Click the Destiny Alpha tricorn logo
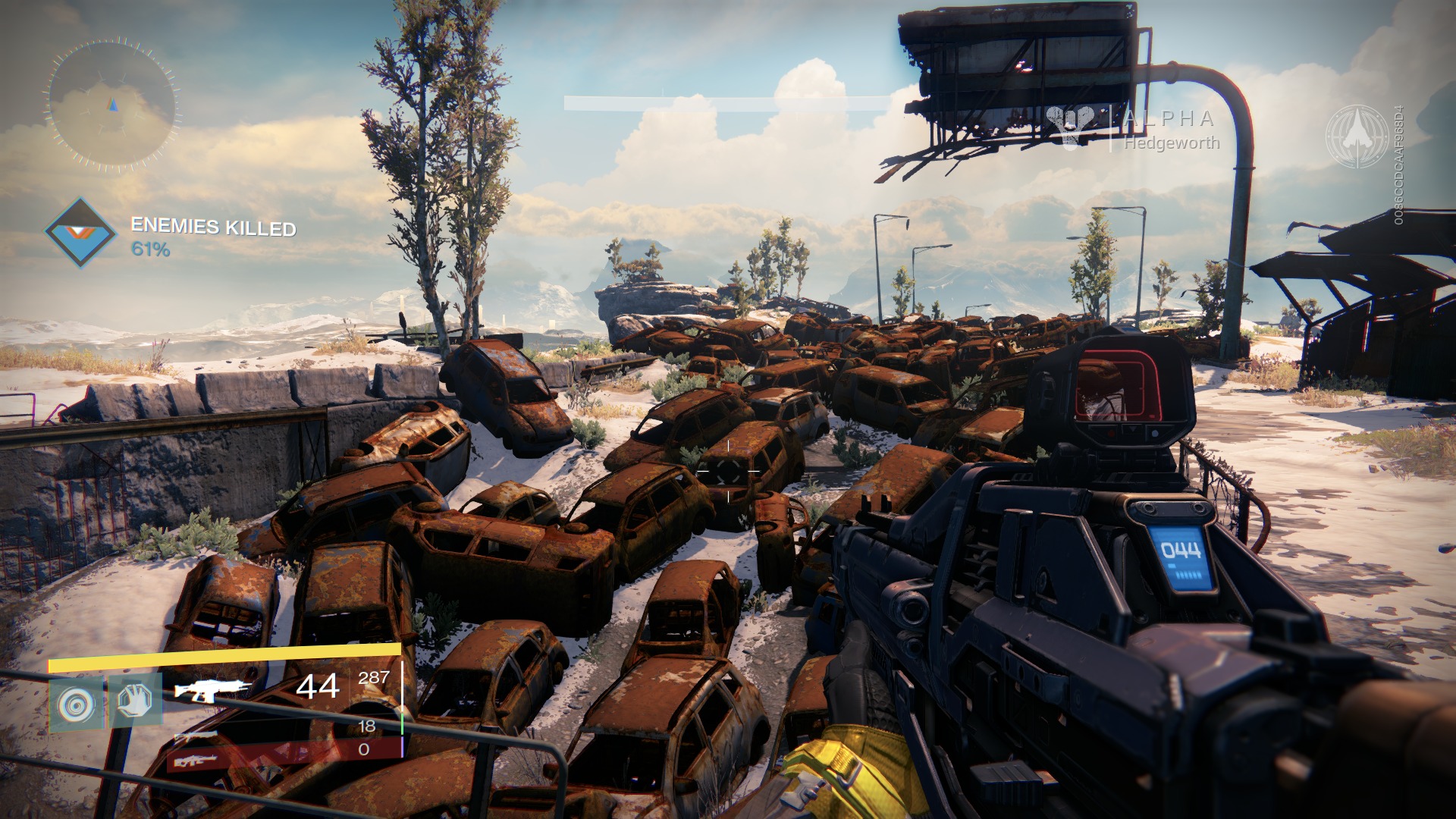The image size is (1456, 819). 1072,124
